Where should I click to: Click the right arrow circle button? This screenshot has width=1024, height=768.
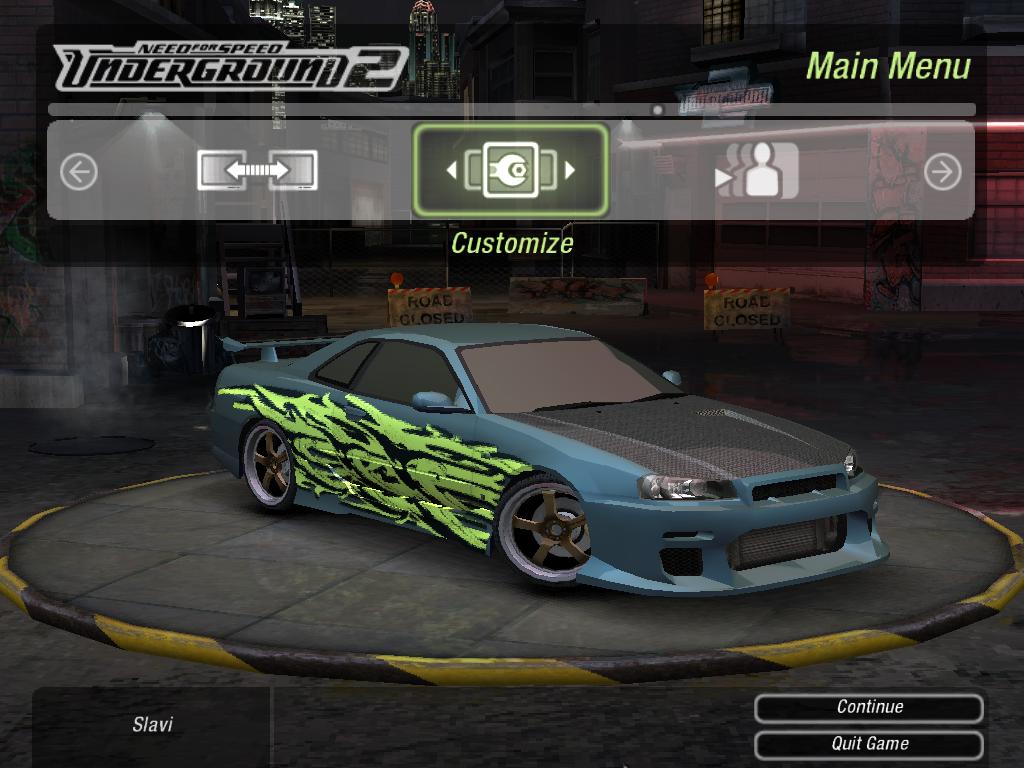(942, 172)
